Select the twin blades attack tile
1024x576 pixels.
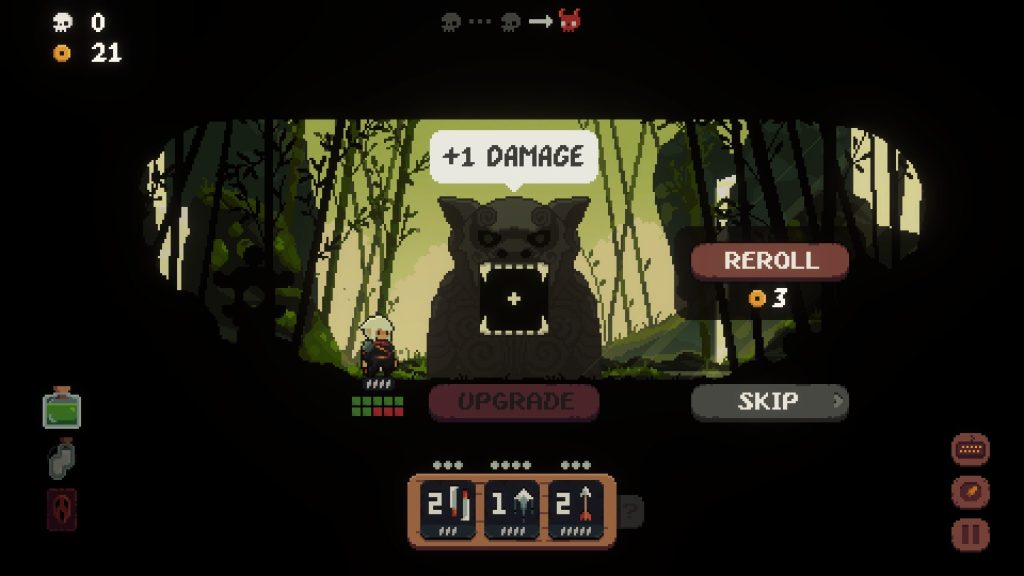447,509
